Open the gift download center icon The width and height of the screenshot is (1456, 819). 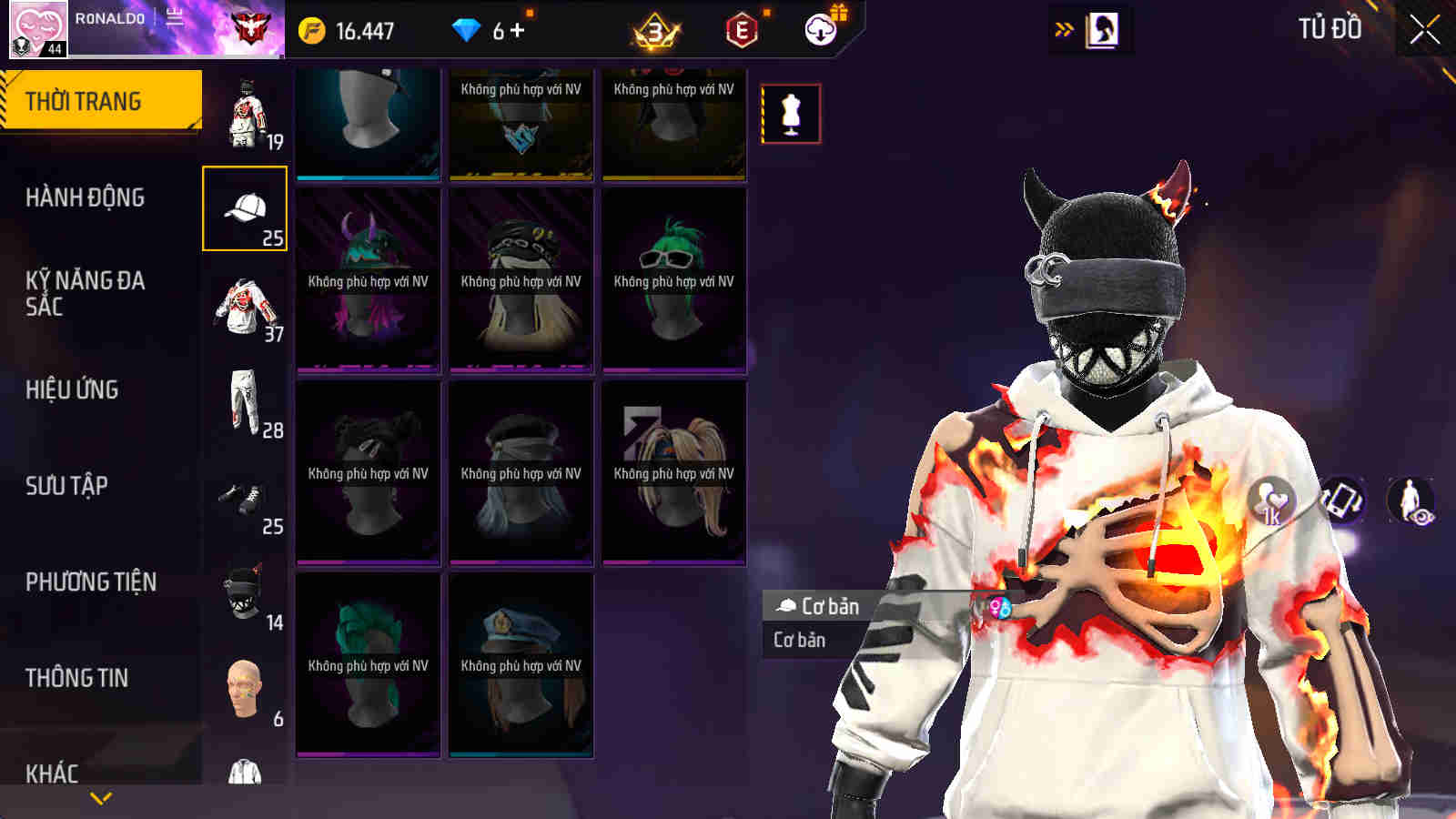point(820,29)
